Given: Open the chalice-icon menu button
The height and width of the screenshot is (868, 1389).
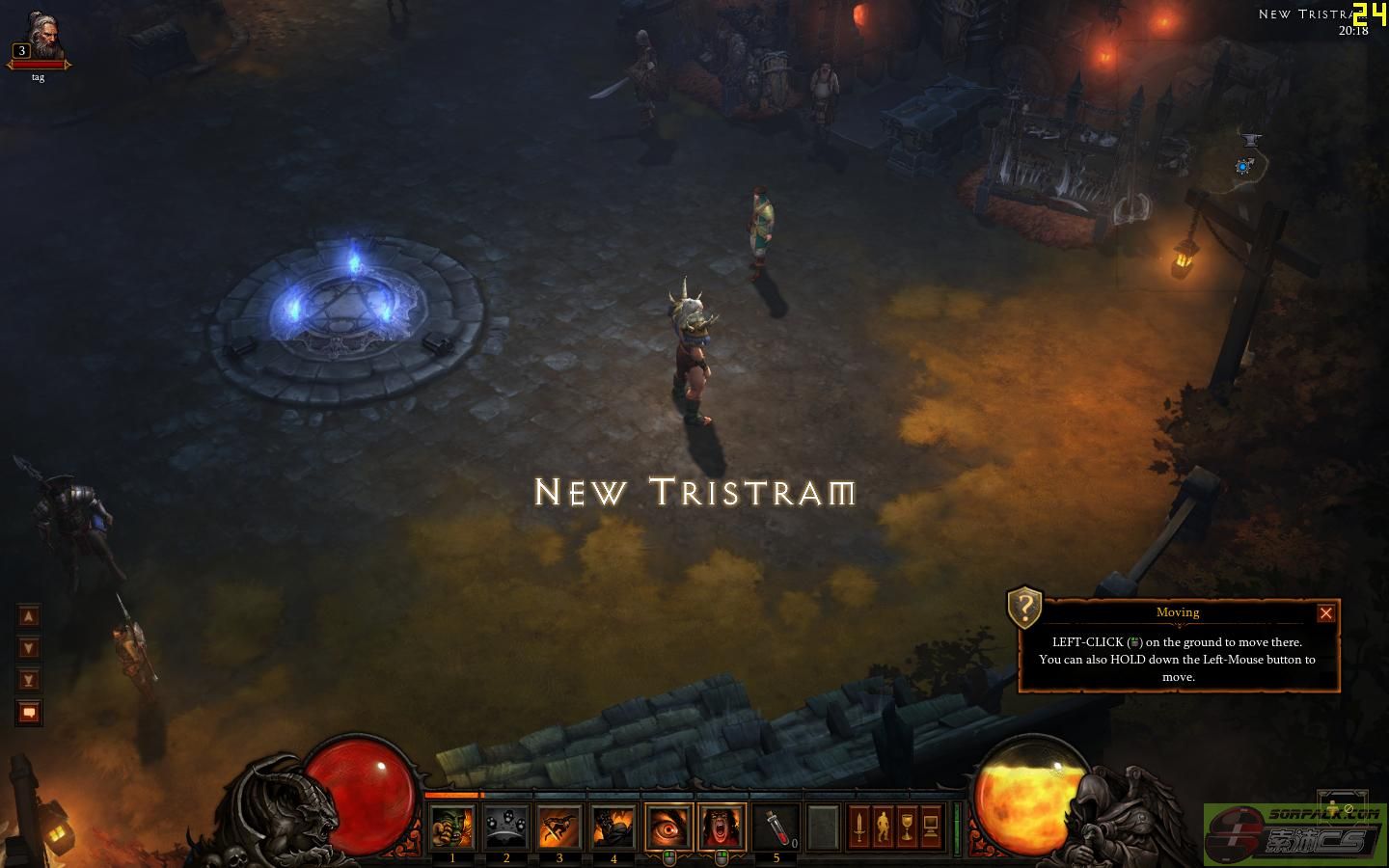Looking at the screenshot, I should [907, 827].
